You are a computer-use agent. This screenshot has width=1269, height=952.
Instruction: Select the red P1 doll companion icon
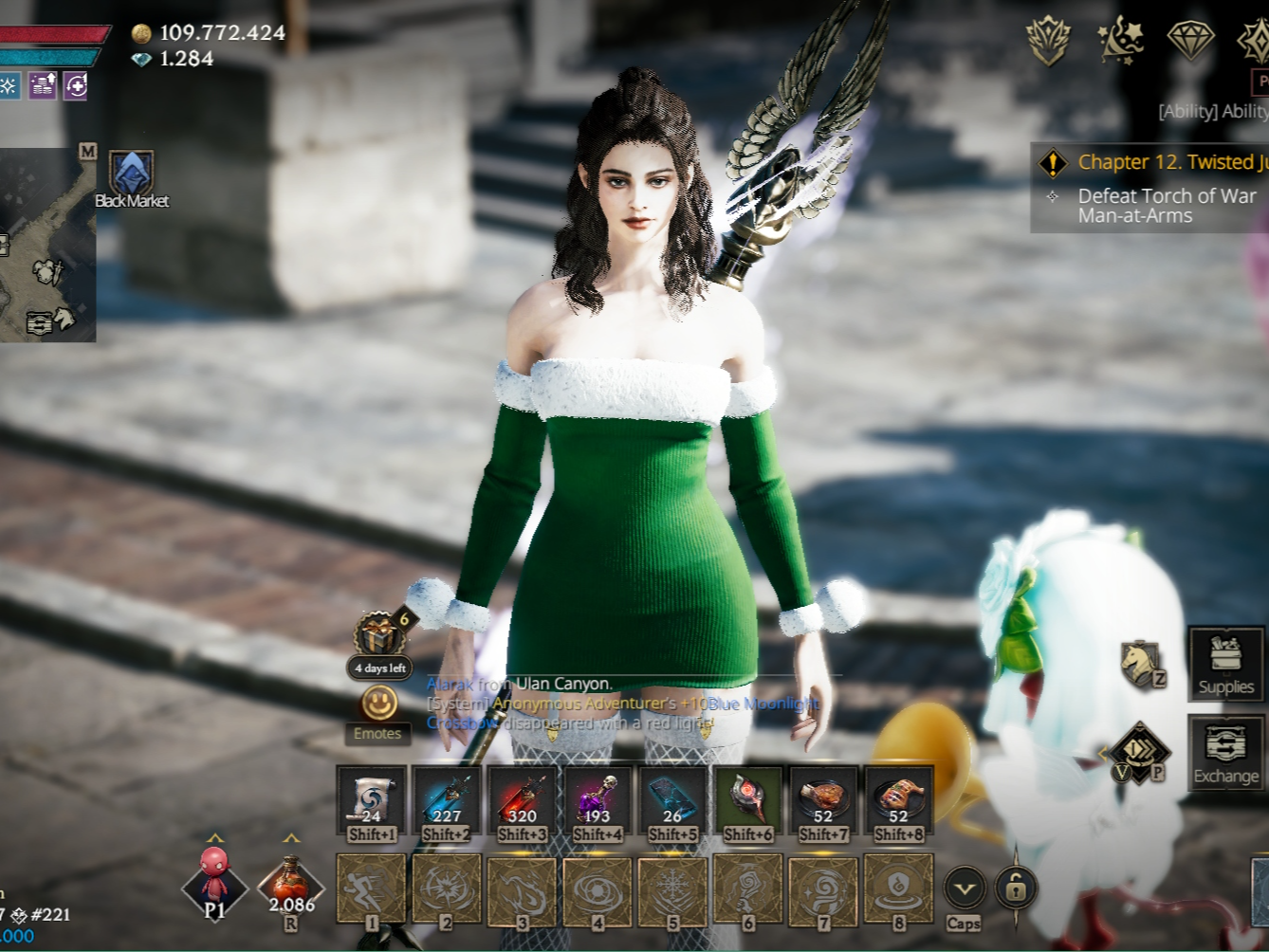click(214, 882)
